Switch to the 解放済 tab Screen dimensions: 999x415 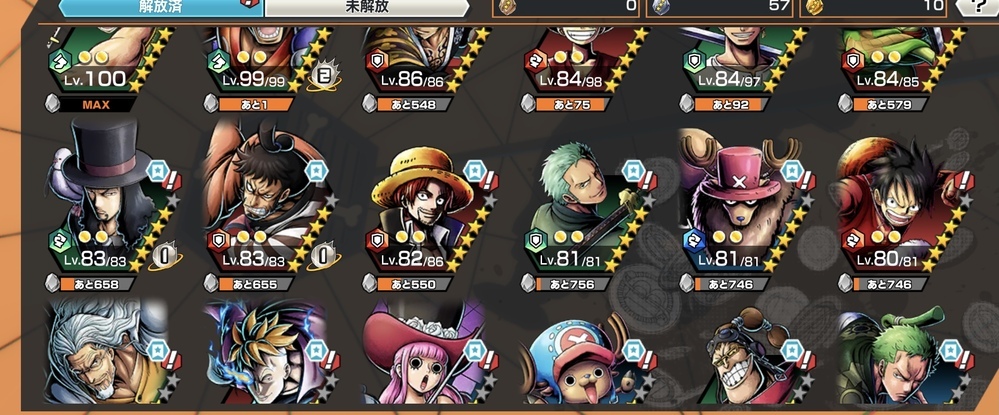coord(160,8)
